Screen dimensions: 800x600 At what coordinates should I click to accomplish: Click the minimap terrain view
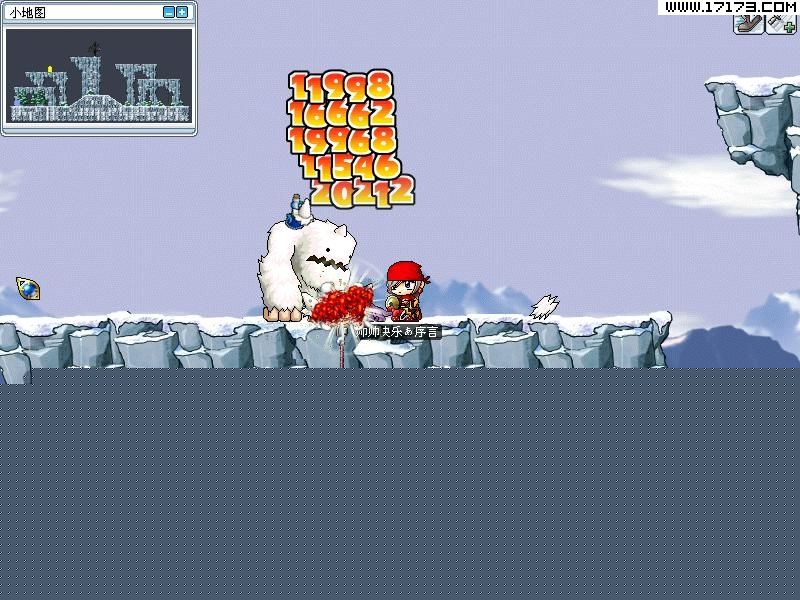98,75
